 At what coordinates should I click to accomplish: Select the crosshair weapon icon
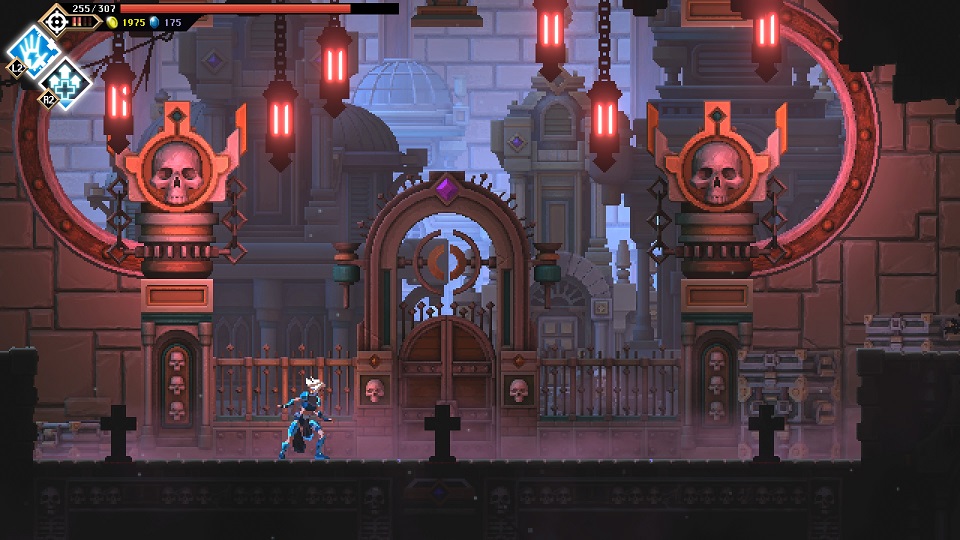click(55, 19)
